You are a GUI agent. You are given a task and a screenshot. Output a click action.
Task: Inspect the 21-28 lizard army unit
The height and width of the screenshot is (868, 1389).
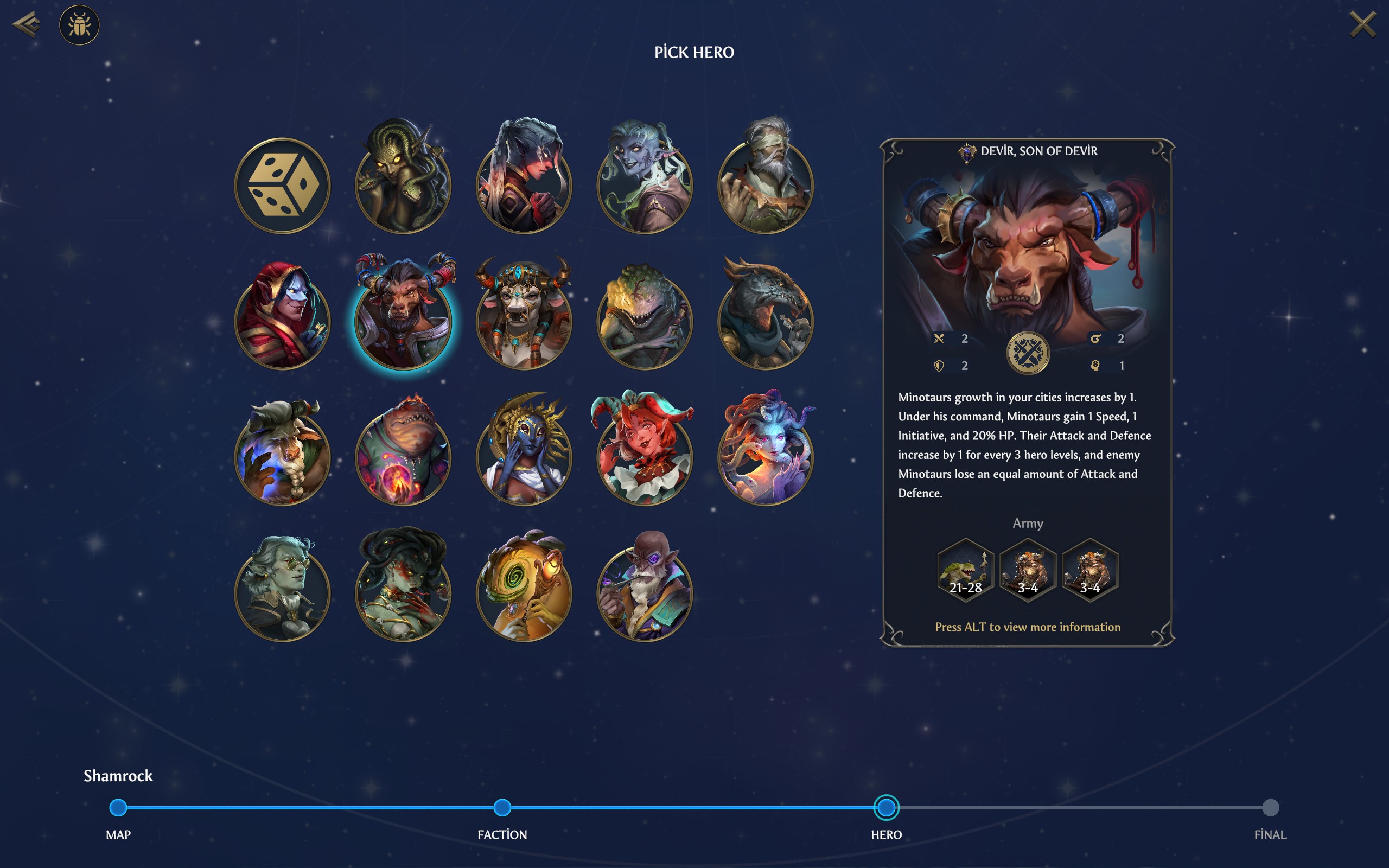965,570
